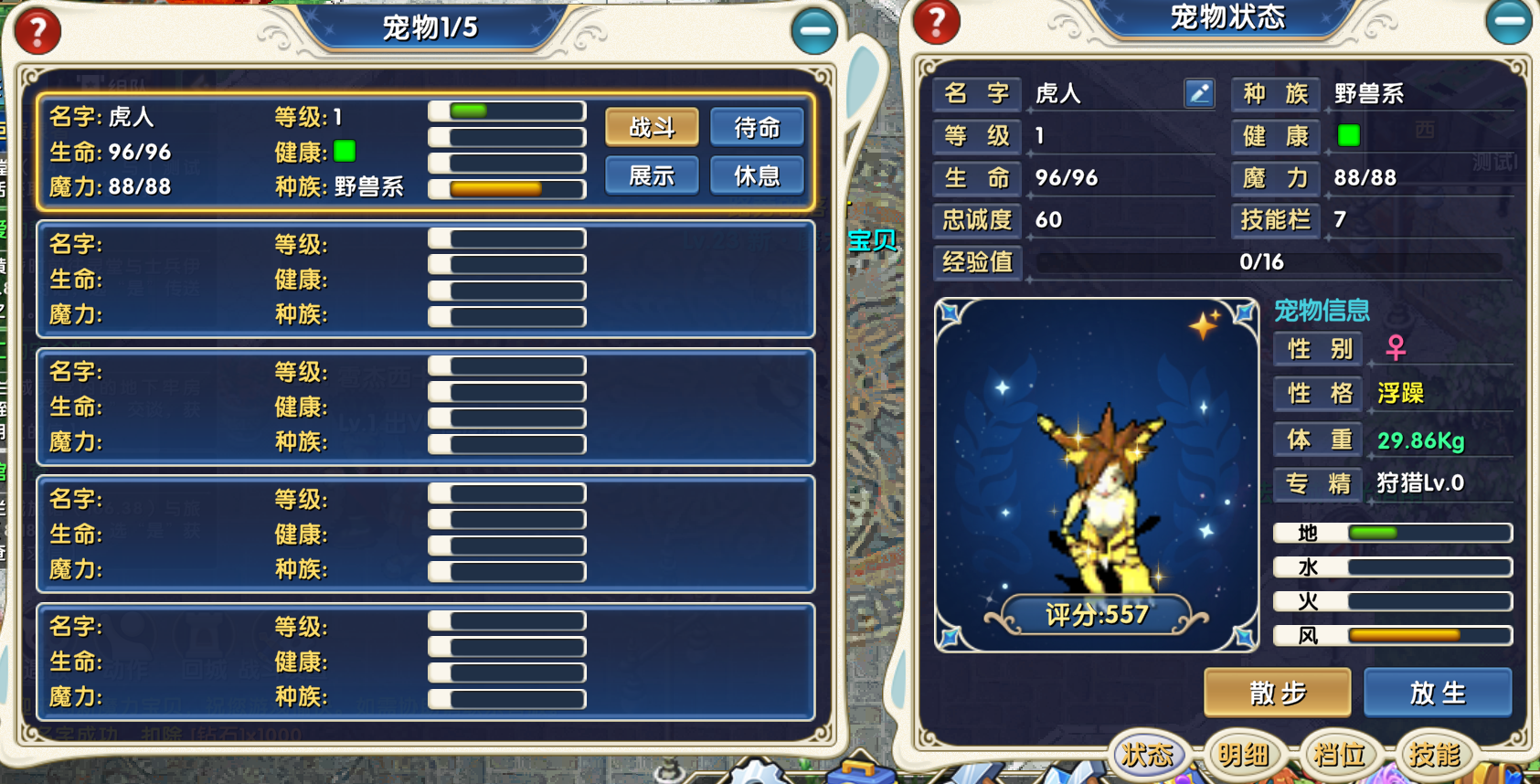The image size is (1540, 784).
Task: Set the pet to 战斗 battle mode
Action: pyautogui.click(x=652, y=127)
